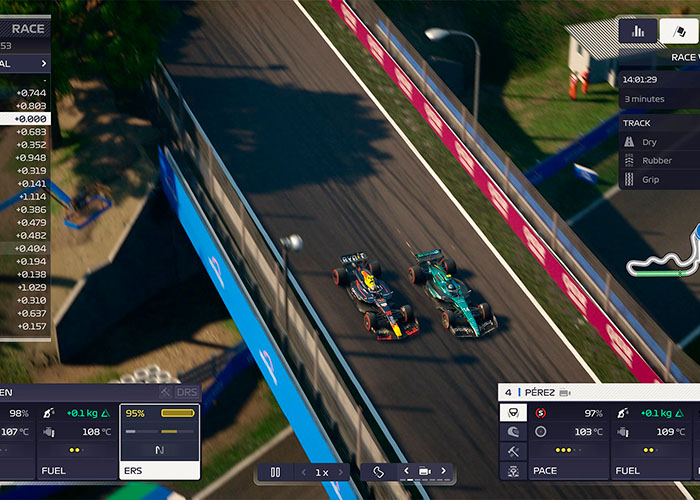Switch to the next camera view
Screen dimensions: 700x500
[442, 471]
